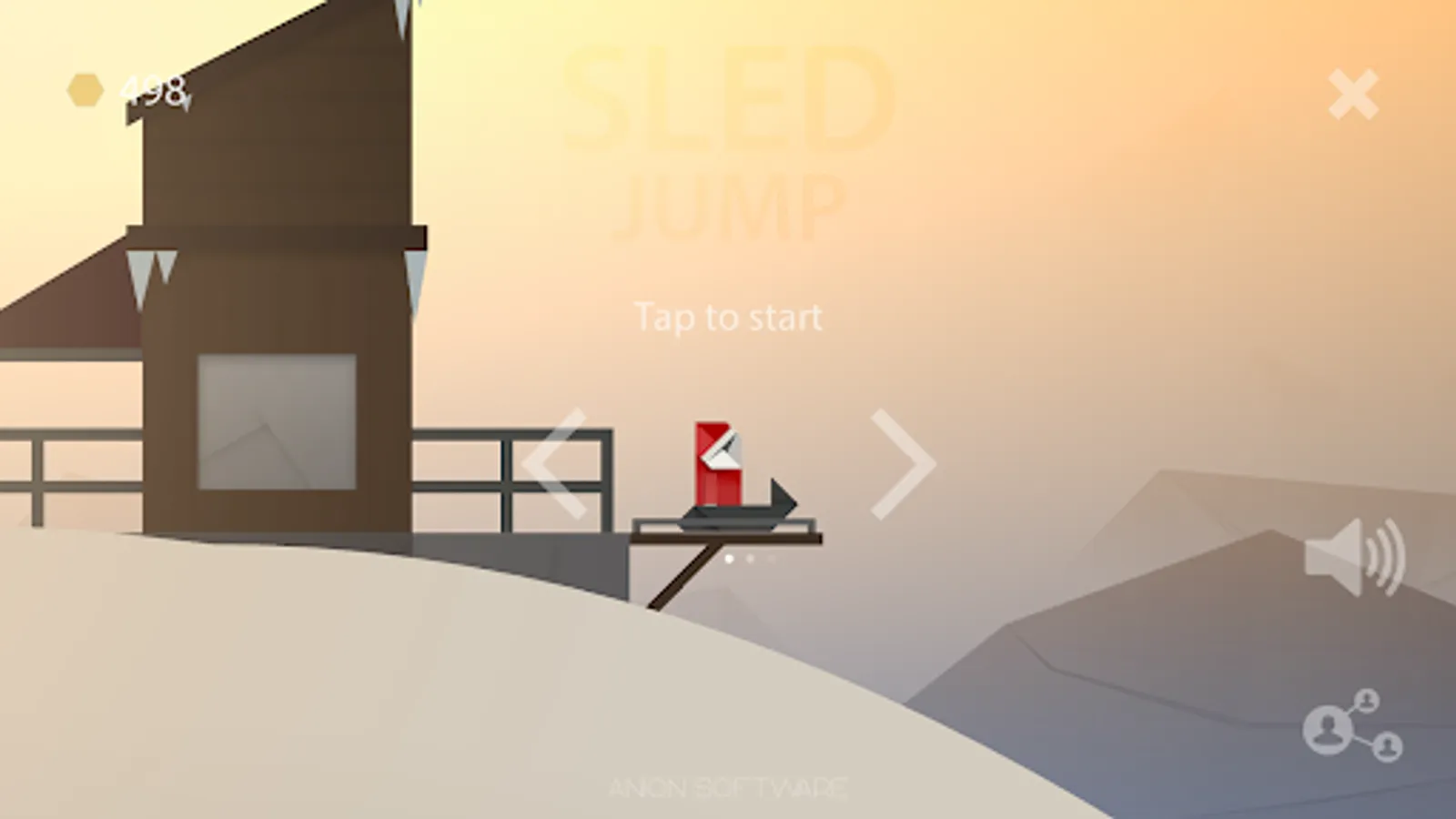Click the gold hexagon coin icon
Screen dimensions: 1456x819
(x=84, y=88)
